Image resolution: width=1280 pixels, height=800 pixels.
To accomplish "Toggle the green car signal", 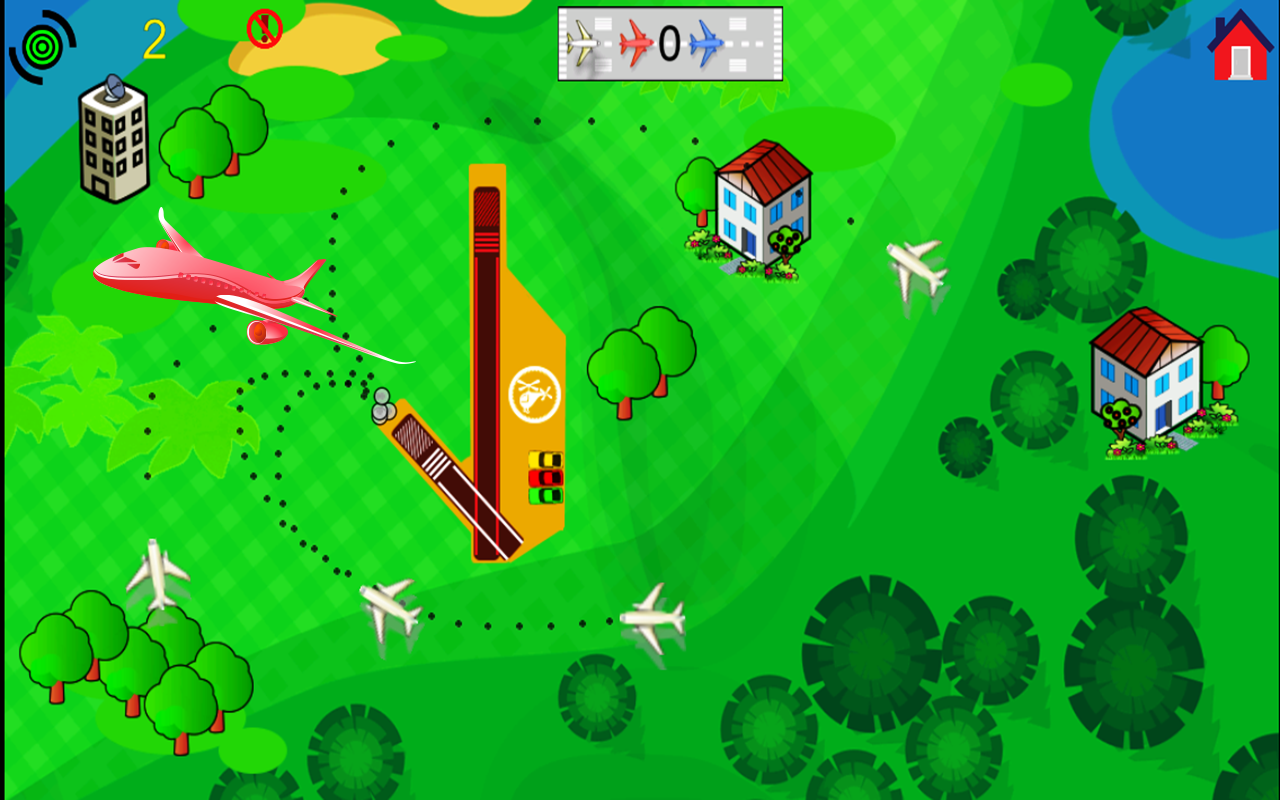I will 545,496.
